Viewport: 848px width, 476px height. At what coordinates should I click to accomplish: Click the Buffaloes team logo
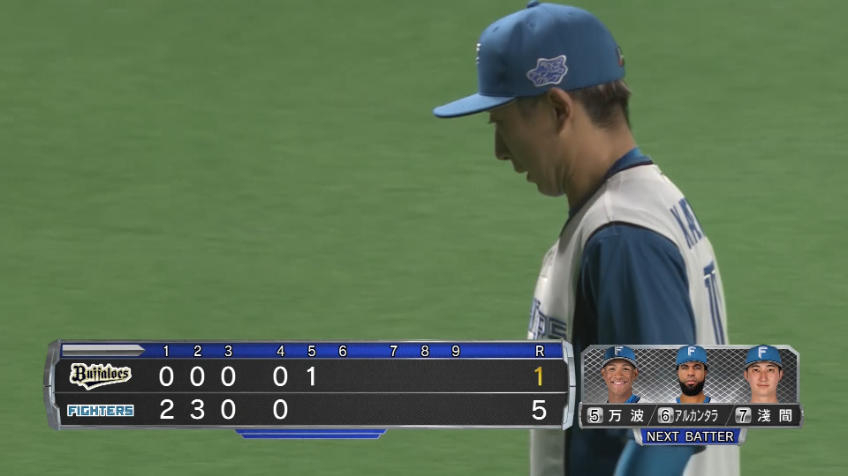[x=100, y=376]
